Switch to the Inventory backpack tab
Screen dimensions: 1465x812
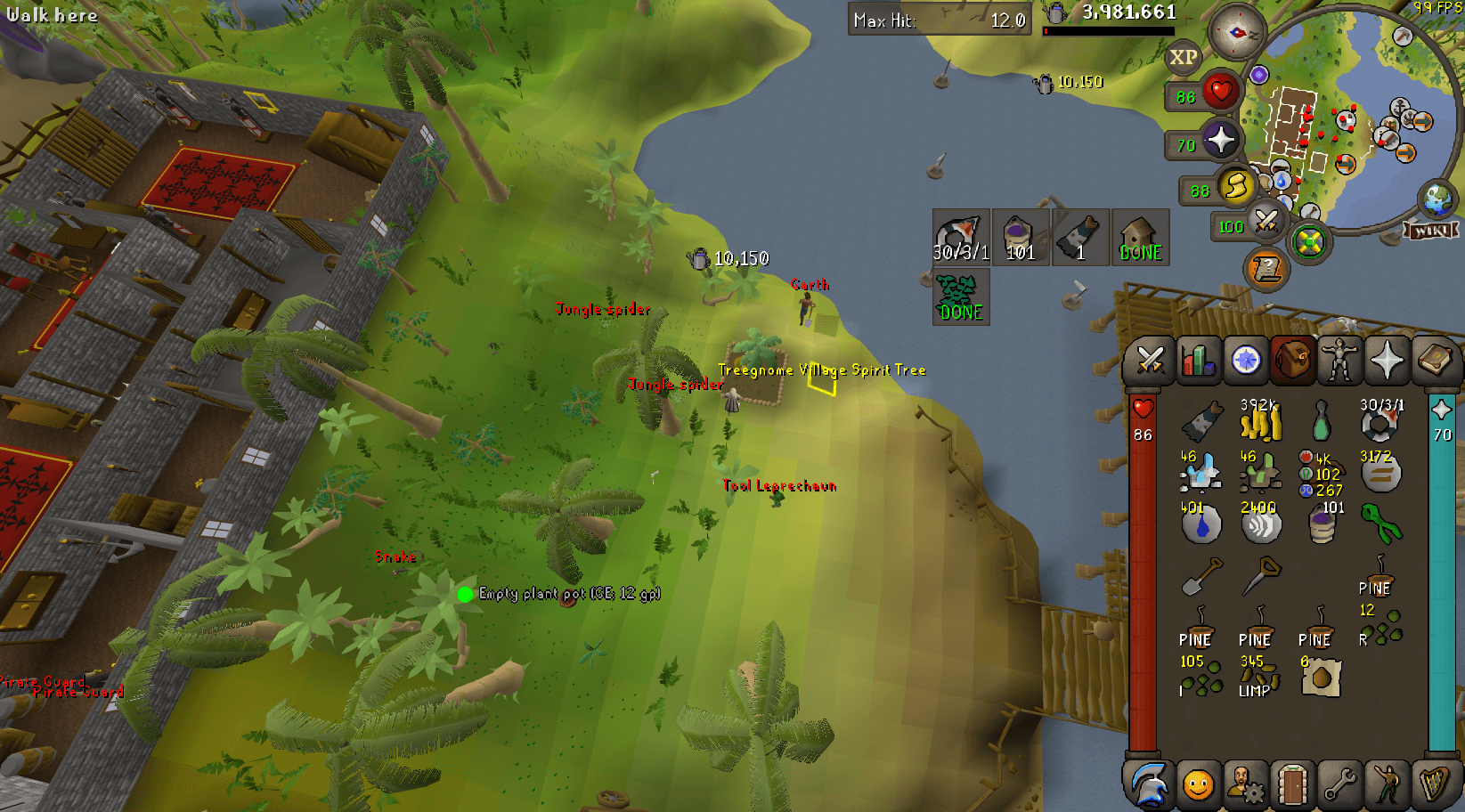tap(1293, 361)
